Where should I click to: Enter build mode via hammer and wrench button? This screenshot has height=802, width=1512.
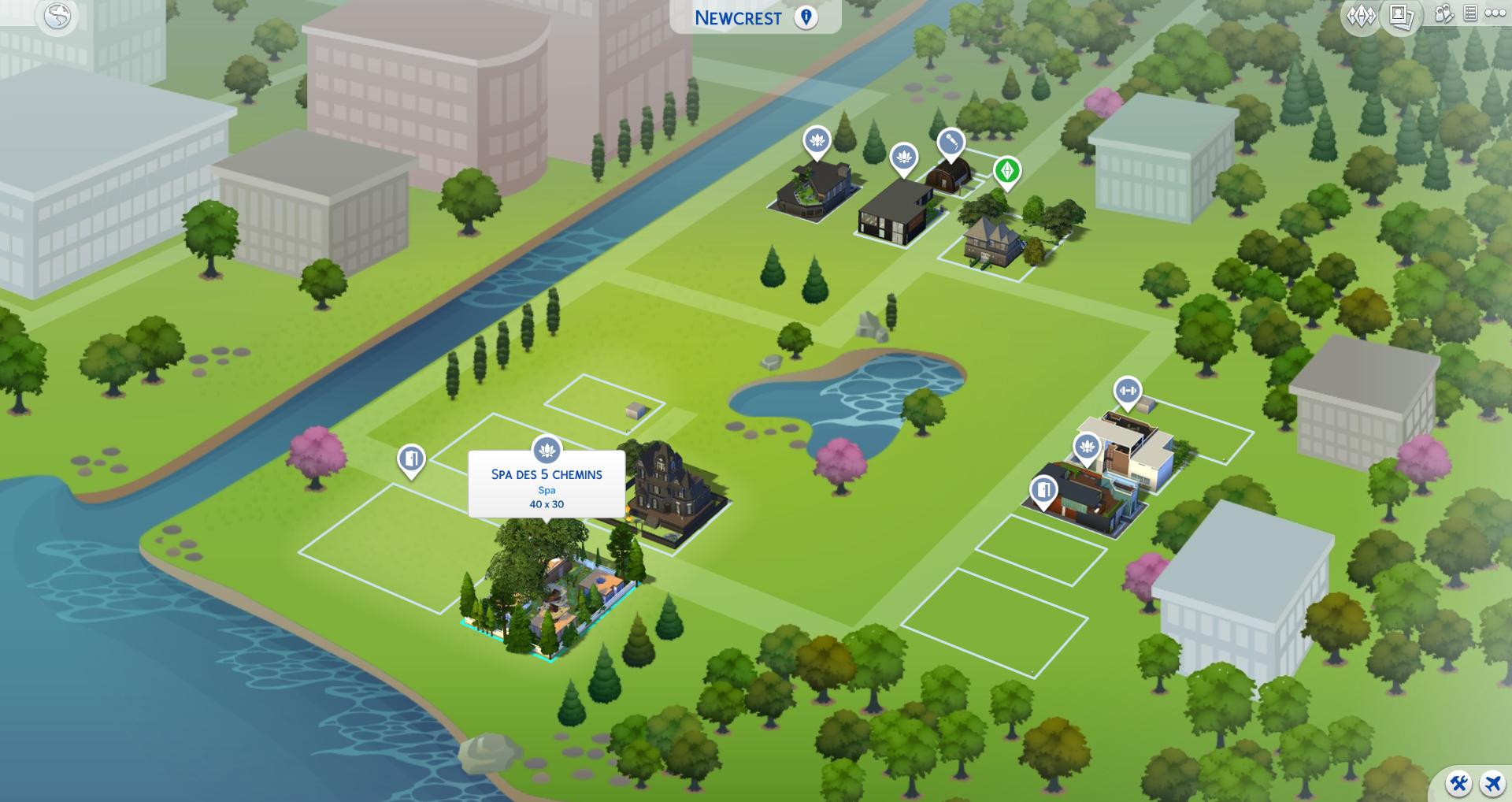click(x=1459, y=783)
